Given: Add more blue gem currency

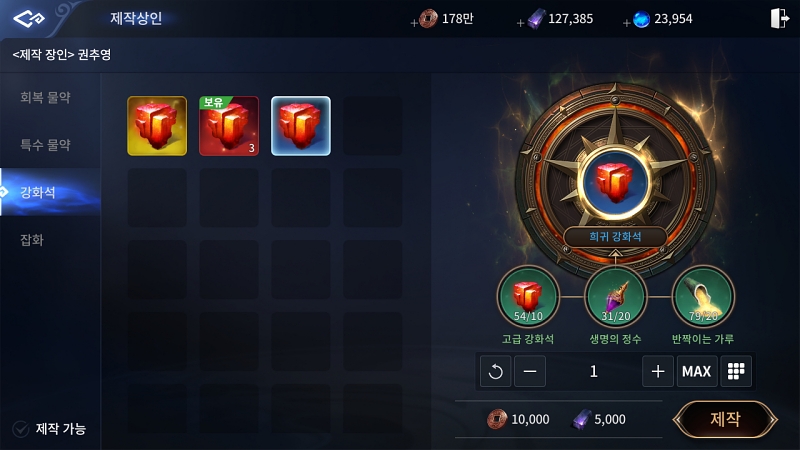Looking at the screenshot, I should (x=629, y=19).
